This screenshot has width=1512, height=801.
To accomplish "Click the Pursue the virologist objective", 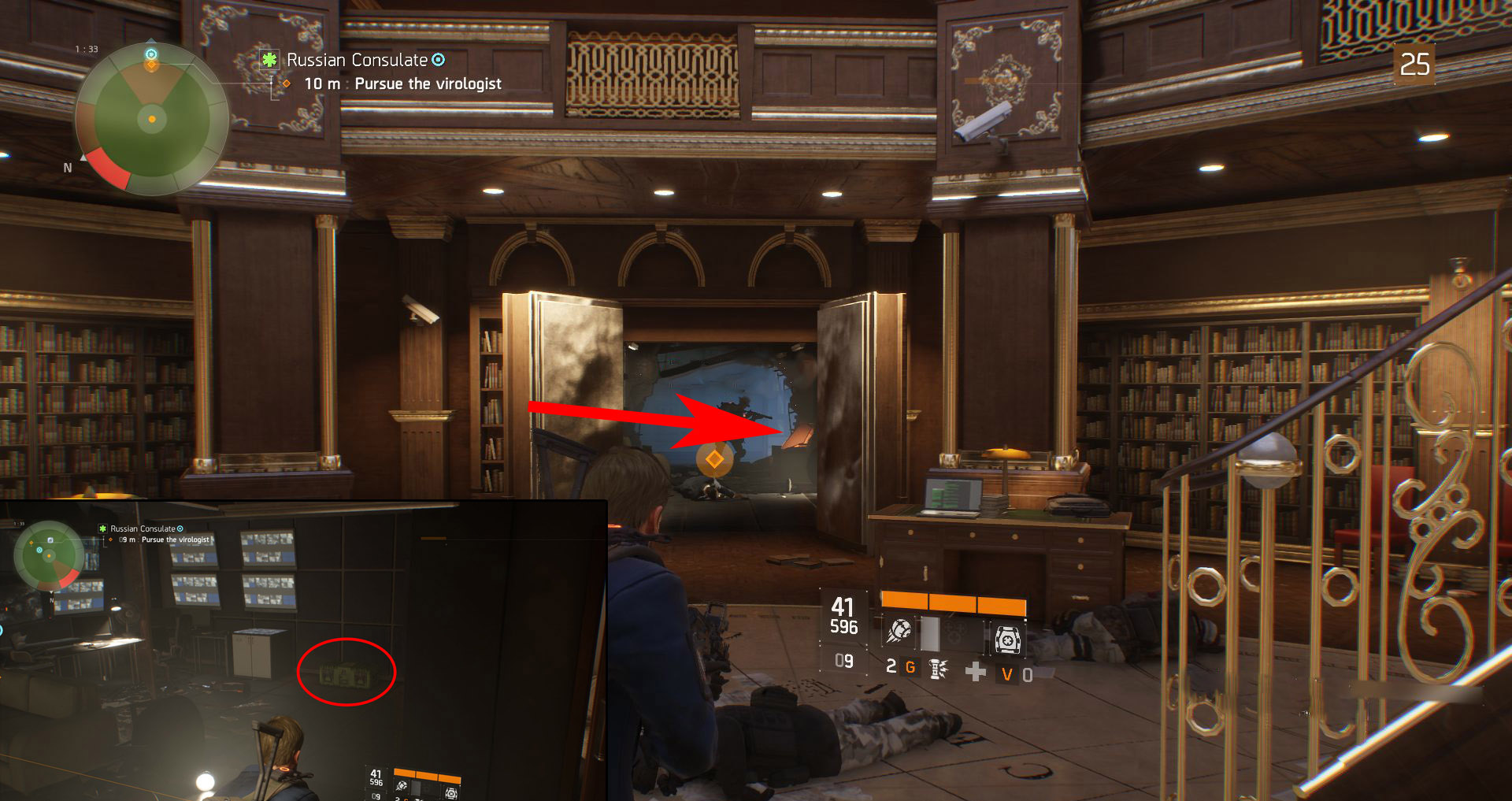I will coord(427,83).
